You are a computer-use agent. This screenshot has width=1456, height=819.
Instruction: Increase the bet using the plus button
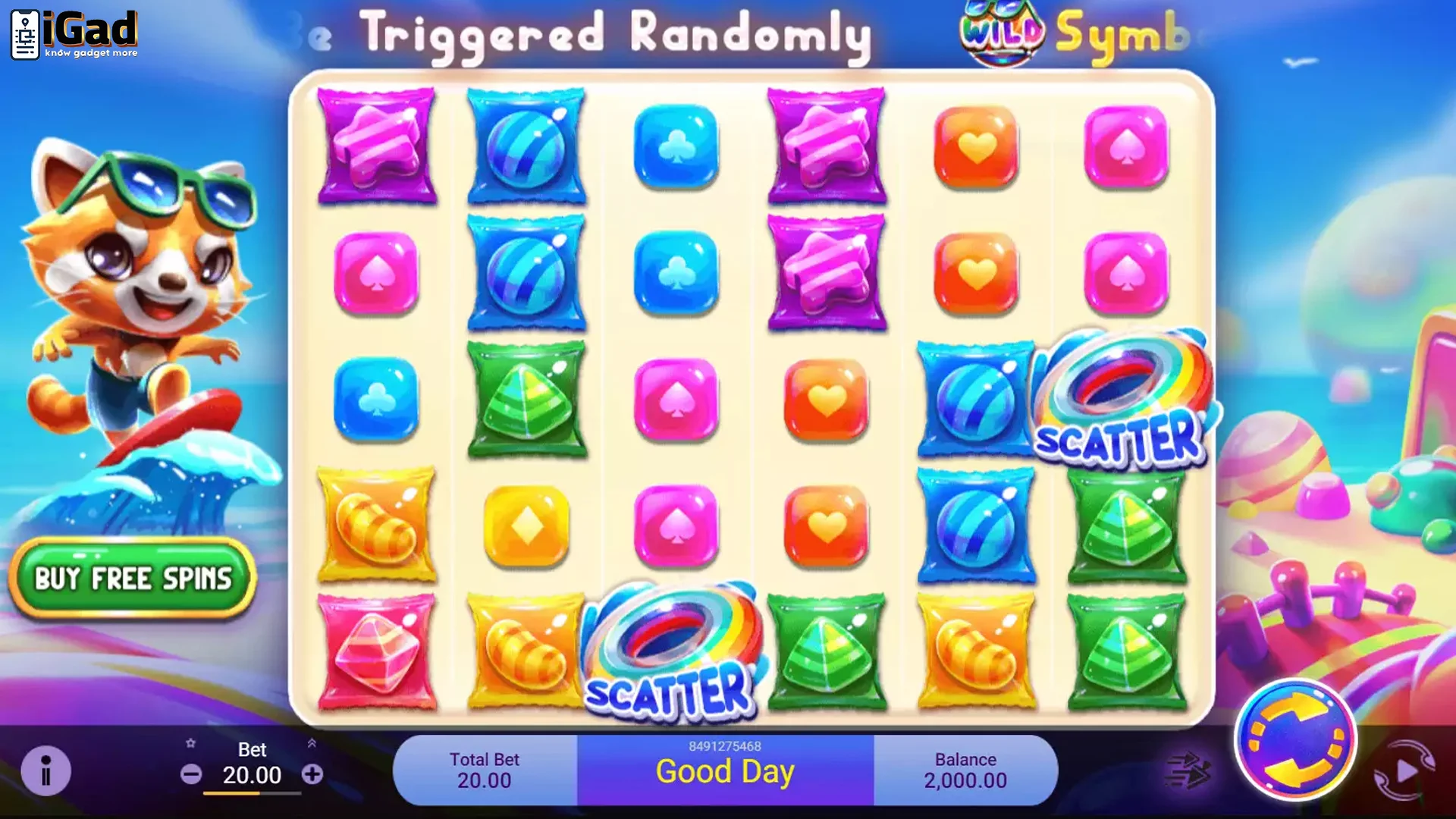(x=314, y=775)
